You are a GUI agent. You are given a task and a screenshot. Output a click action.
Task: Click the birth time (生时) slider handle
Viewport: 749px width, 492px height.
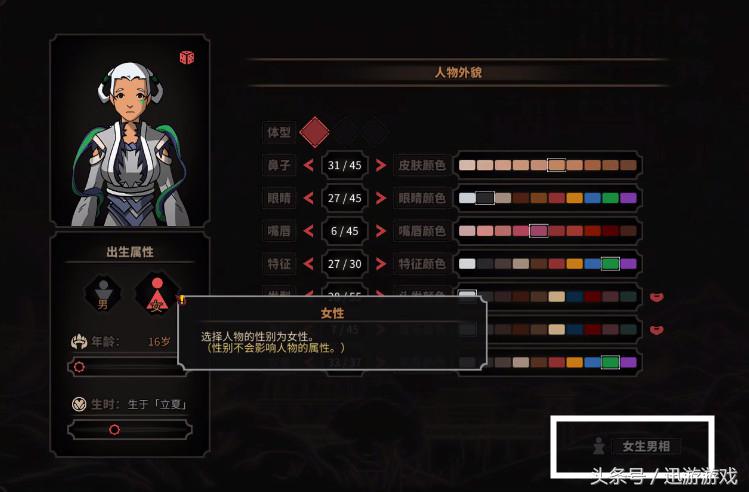click(x=114, y=429)
